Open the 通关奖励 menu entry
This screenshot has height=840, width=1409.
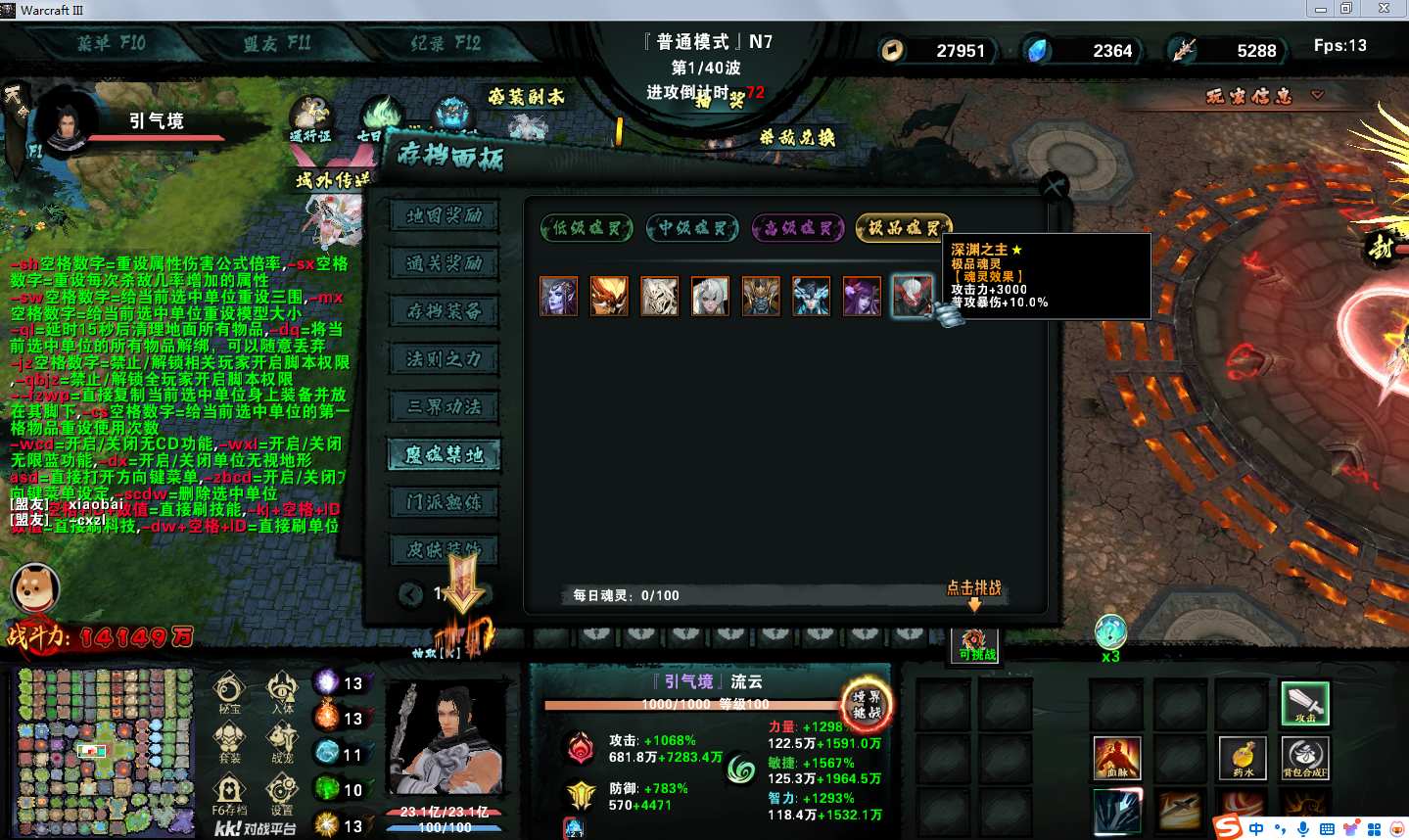pos(445,263)
